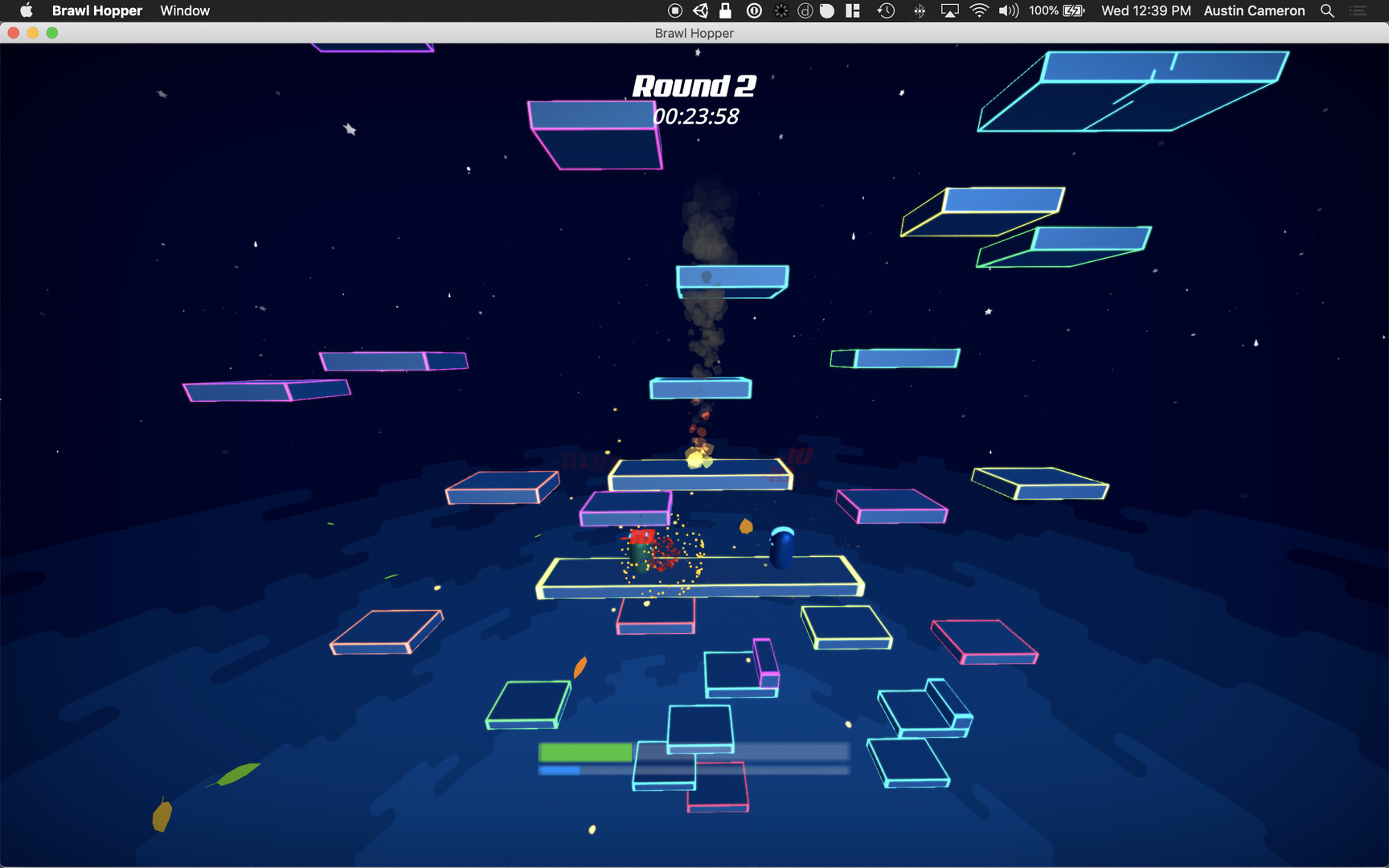The width and height of the screenshot is (1389, 868).
Task: Open the battery percentage dropdown
Action: pyautogui.click(x=1053, y=10)
